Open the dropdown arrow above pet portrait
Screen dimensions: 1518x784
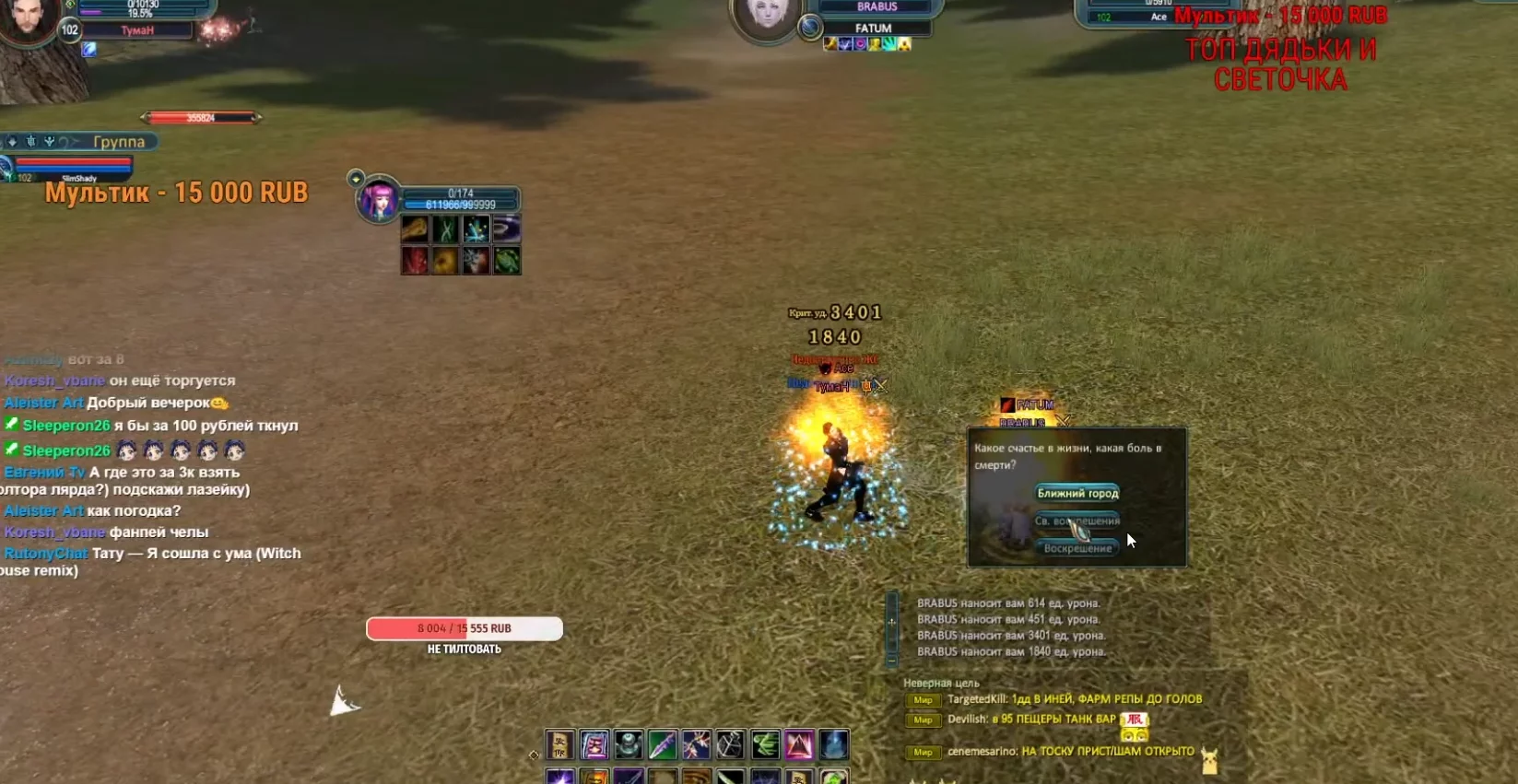[x=356, y=178]
